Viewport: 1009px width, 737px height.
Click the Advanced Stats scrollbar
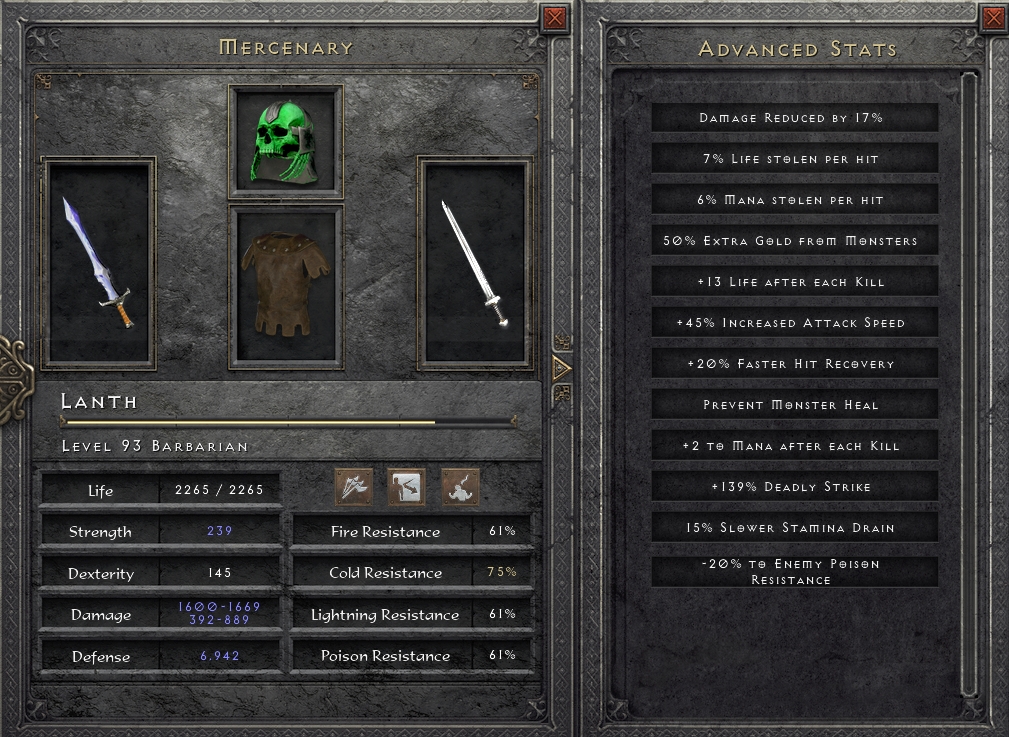[967, 383]
